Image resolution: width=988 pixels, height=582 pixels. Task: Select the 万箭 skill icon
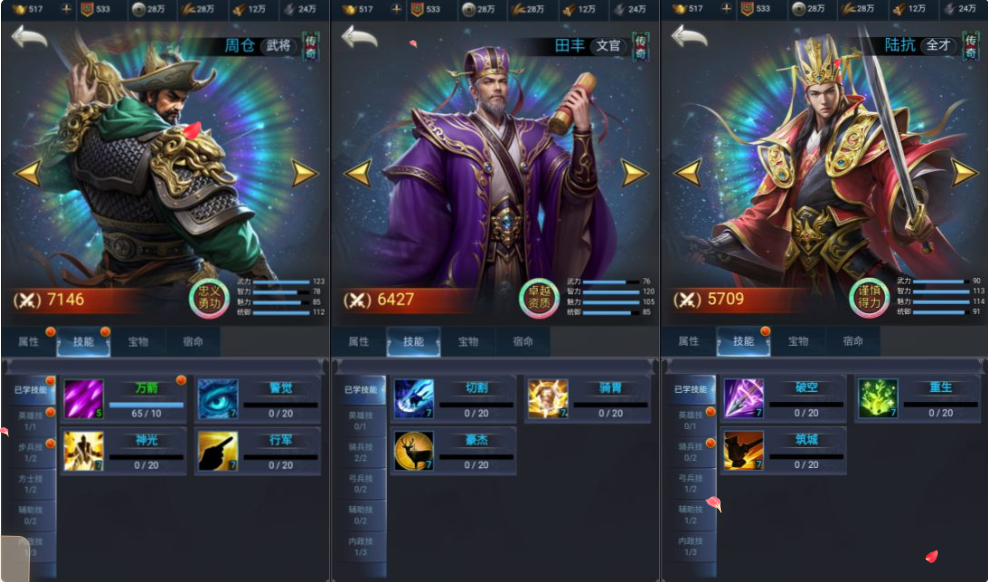(84, 399)
